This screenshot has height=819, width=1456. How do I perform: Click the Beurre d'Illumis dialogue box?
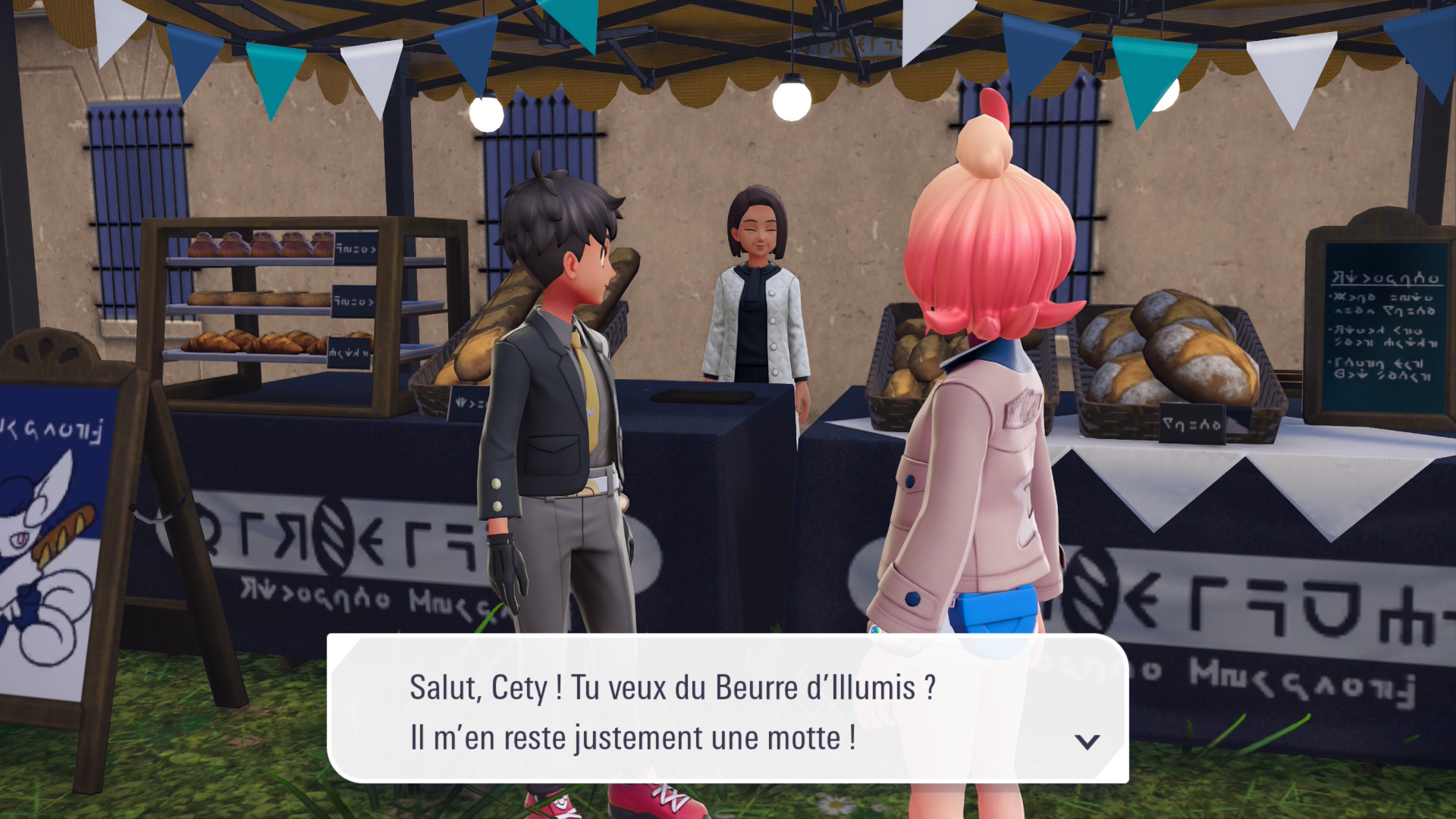point(726,710)
